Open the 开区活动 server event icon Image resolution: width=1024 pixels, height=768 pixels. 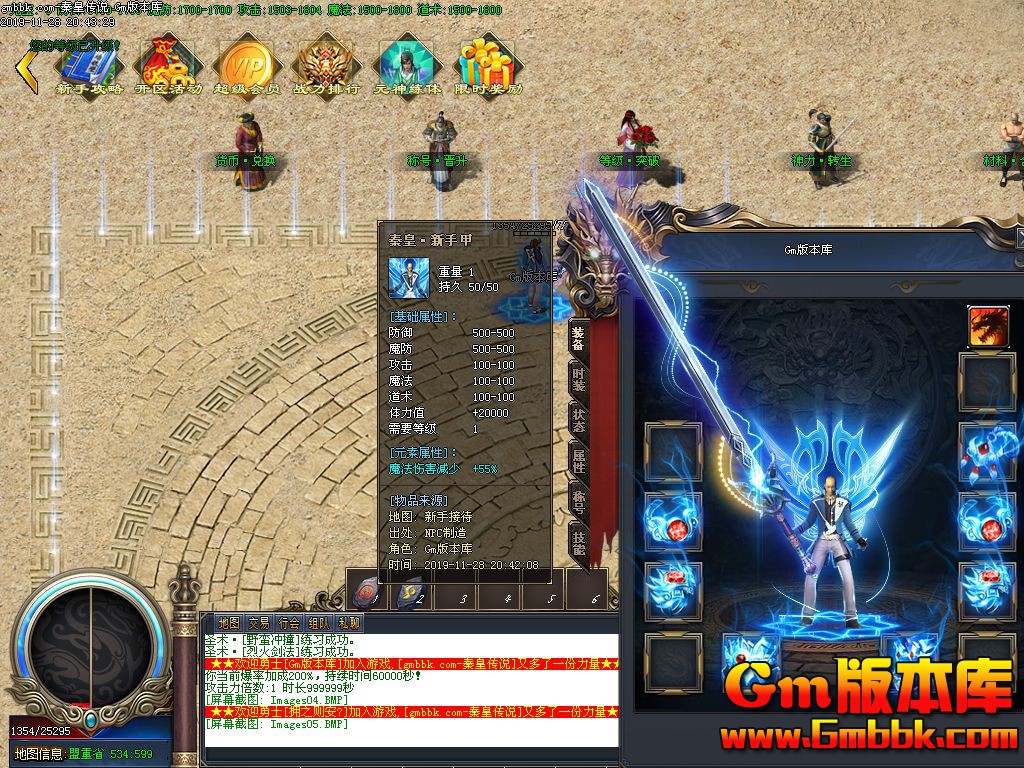click(168, 64)
